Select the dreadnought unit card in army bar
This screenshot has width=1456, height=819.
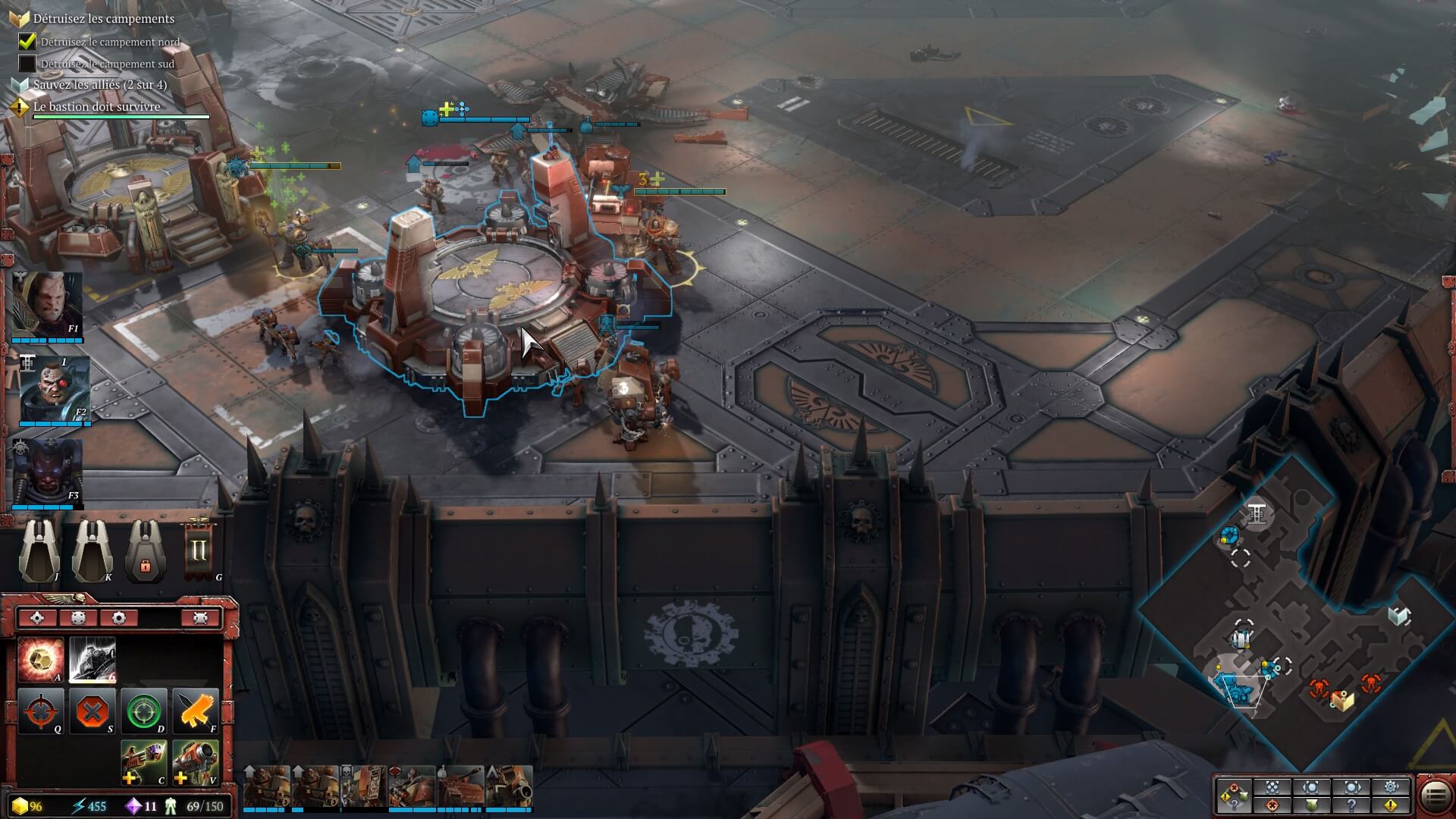click(365, 786)
